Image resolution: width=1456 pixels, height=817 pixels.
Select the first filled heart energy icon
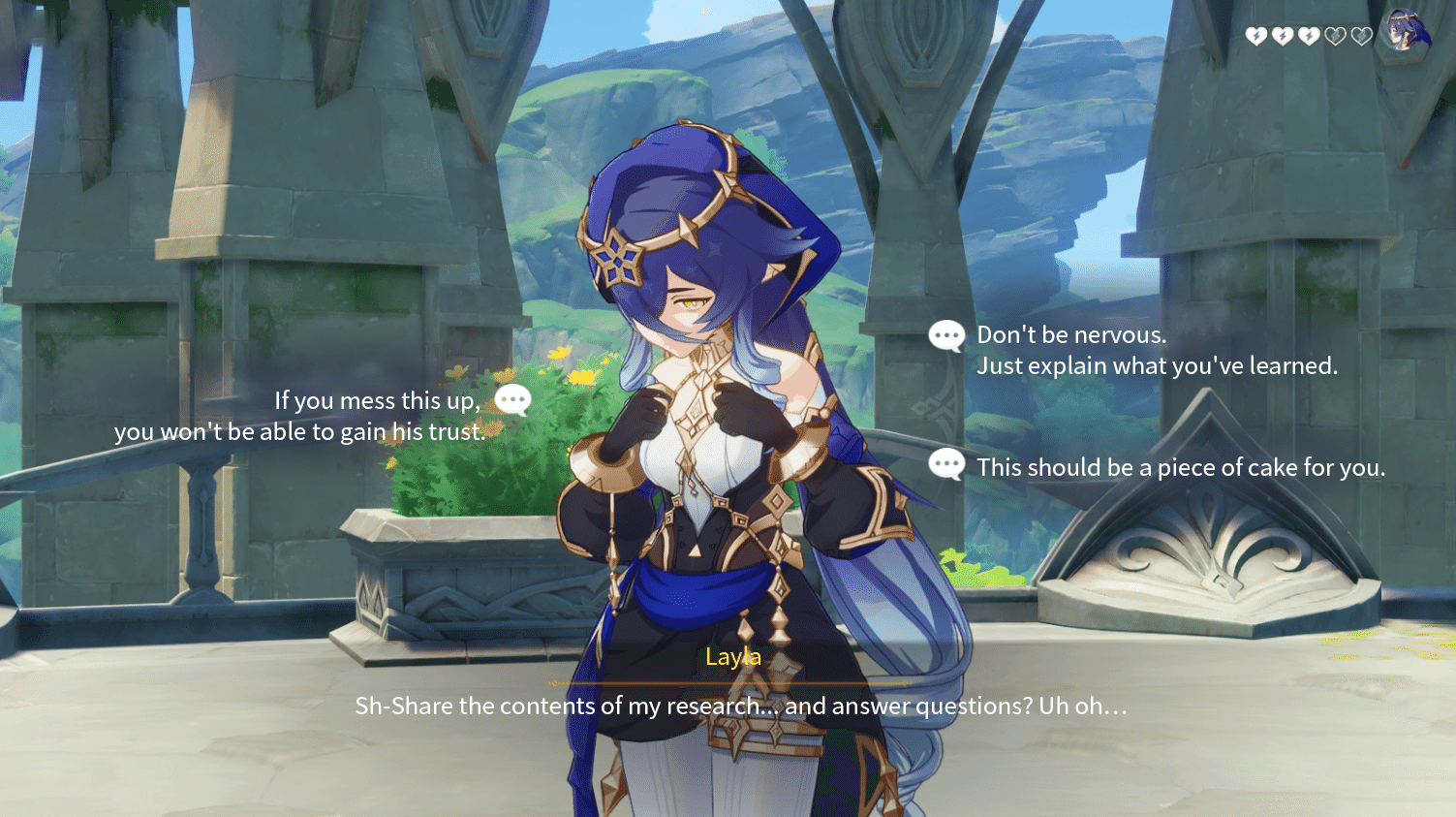[x=1256, y=36]
